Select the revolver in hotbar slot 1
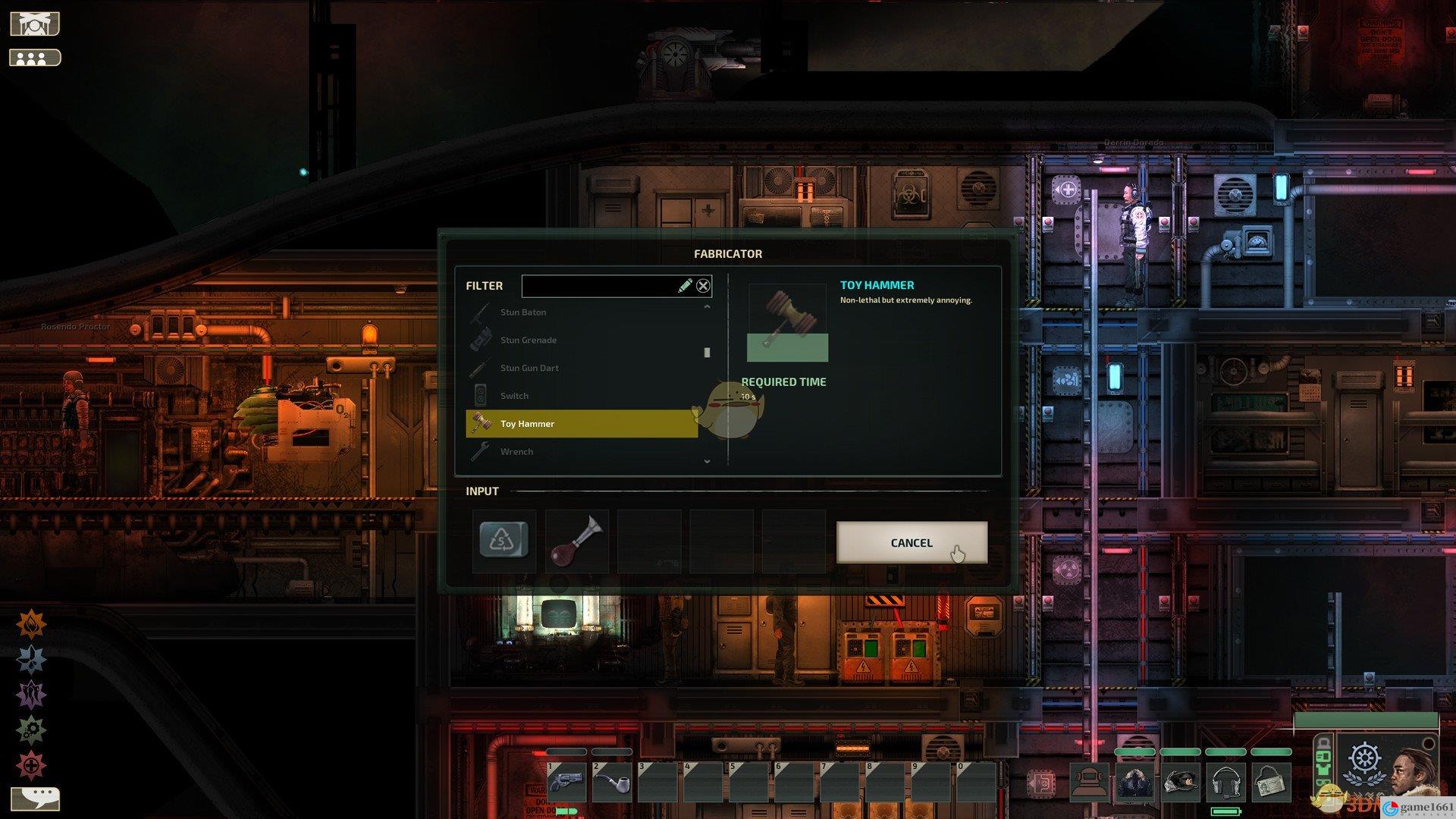Image resolution: width=1456 pixels, height=819 pixels. (x=566, y=782)
